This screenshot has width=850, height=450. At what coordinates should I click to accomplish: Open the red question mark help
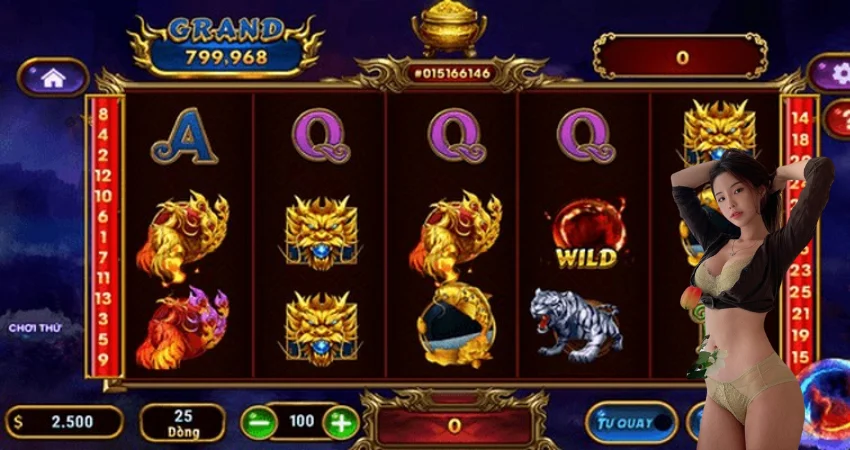point(838,119)
